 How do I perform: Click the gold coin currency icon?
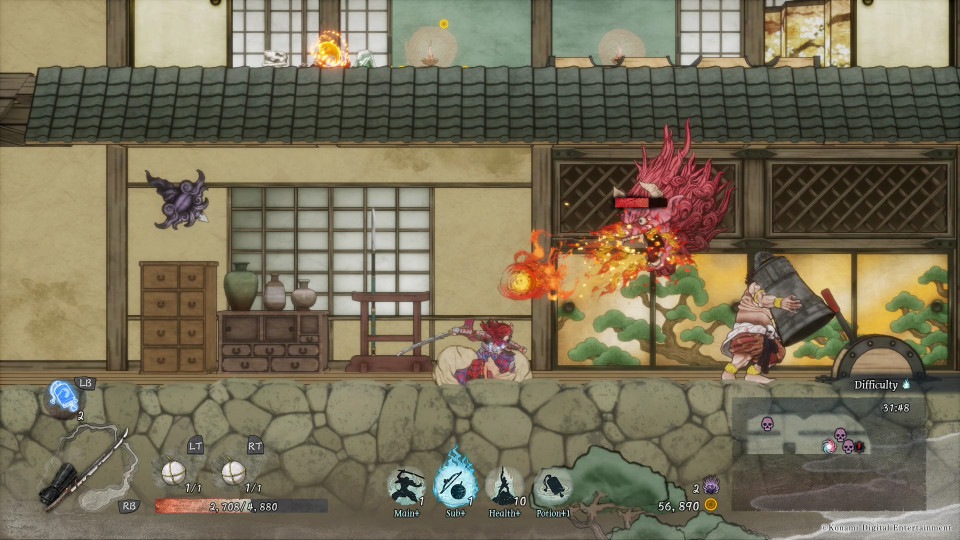tap(711, 505)
